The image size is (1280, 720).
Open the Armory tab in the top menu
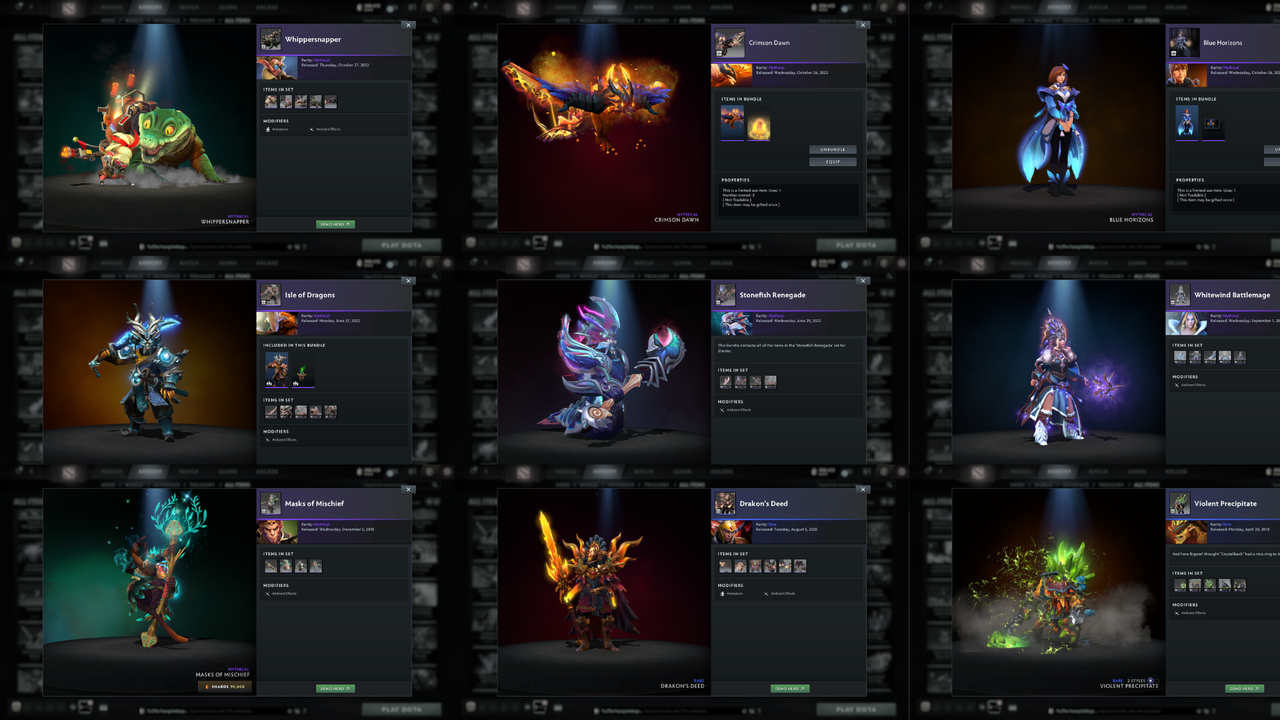[x=150, y=7]
